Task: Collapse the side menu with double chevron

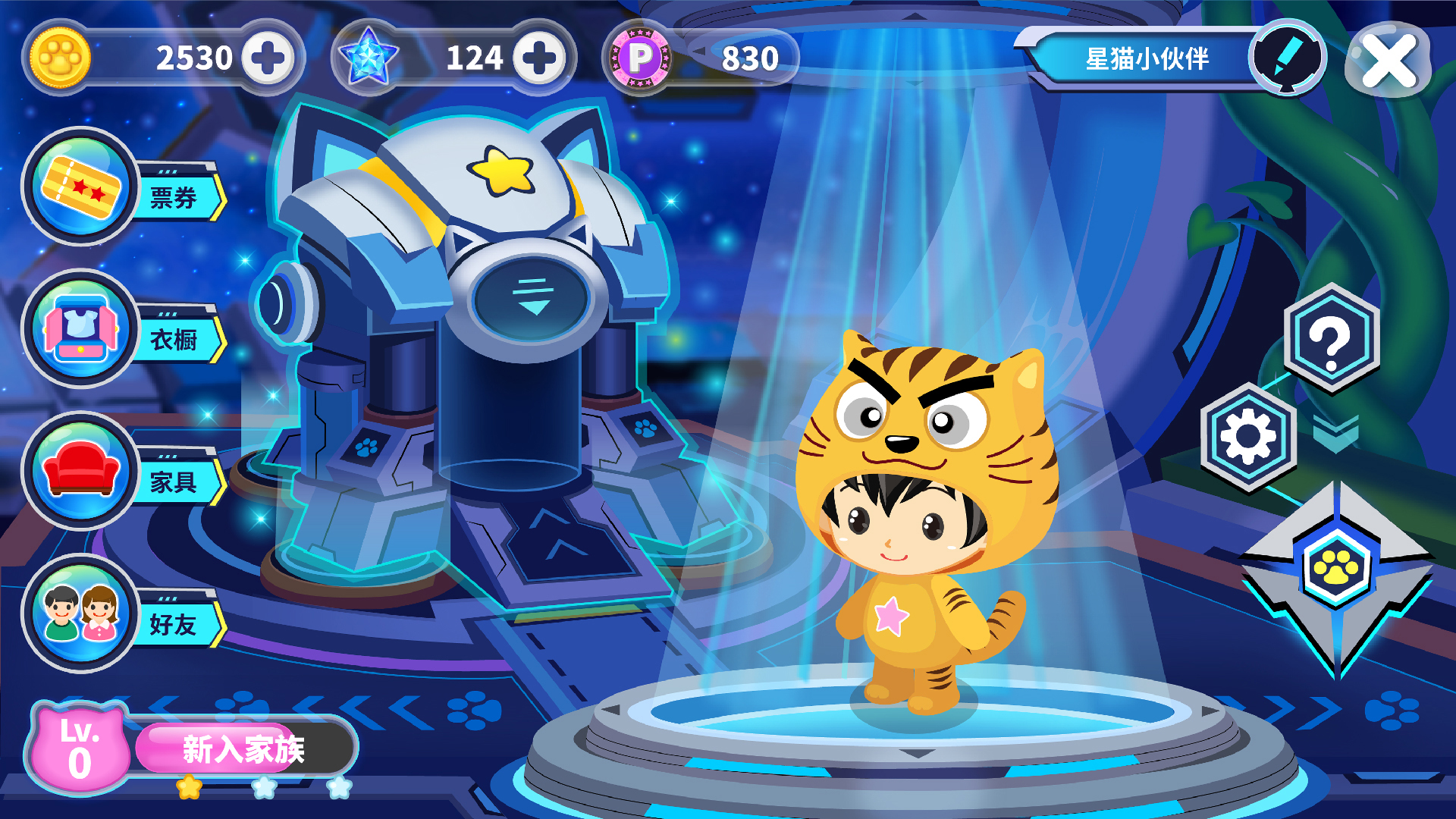Action: pyautogui.click(x=1335, y=435)
